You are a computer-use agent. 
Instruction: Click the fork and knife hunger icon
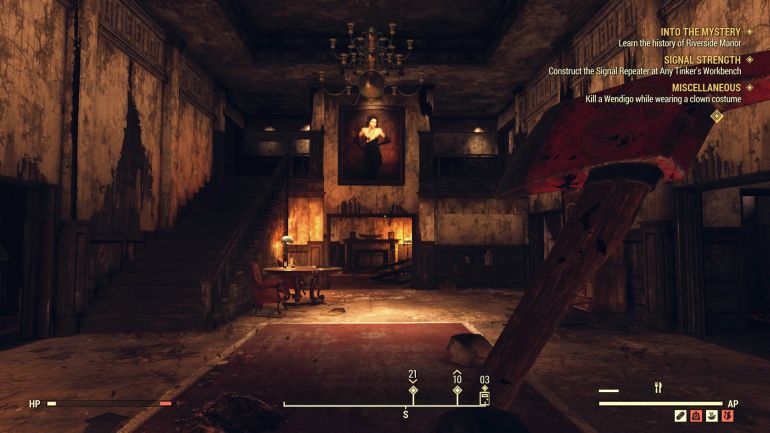658,388
